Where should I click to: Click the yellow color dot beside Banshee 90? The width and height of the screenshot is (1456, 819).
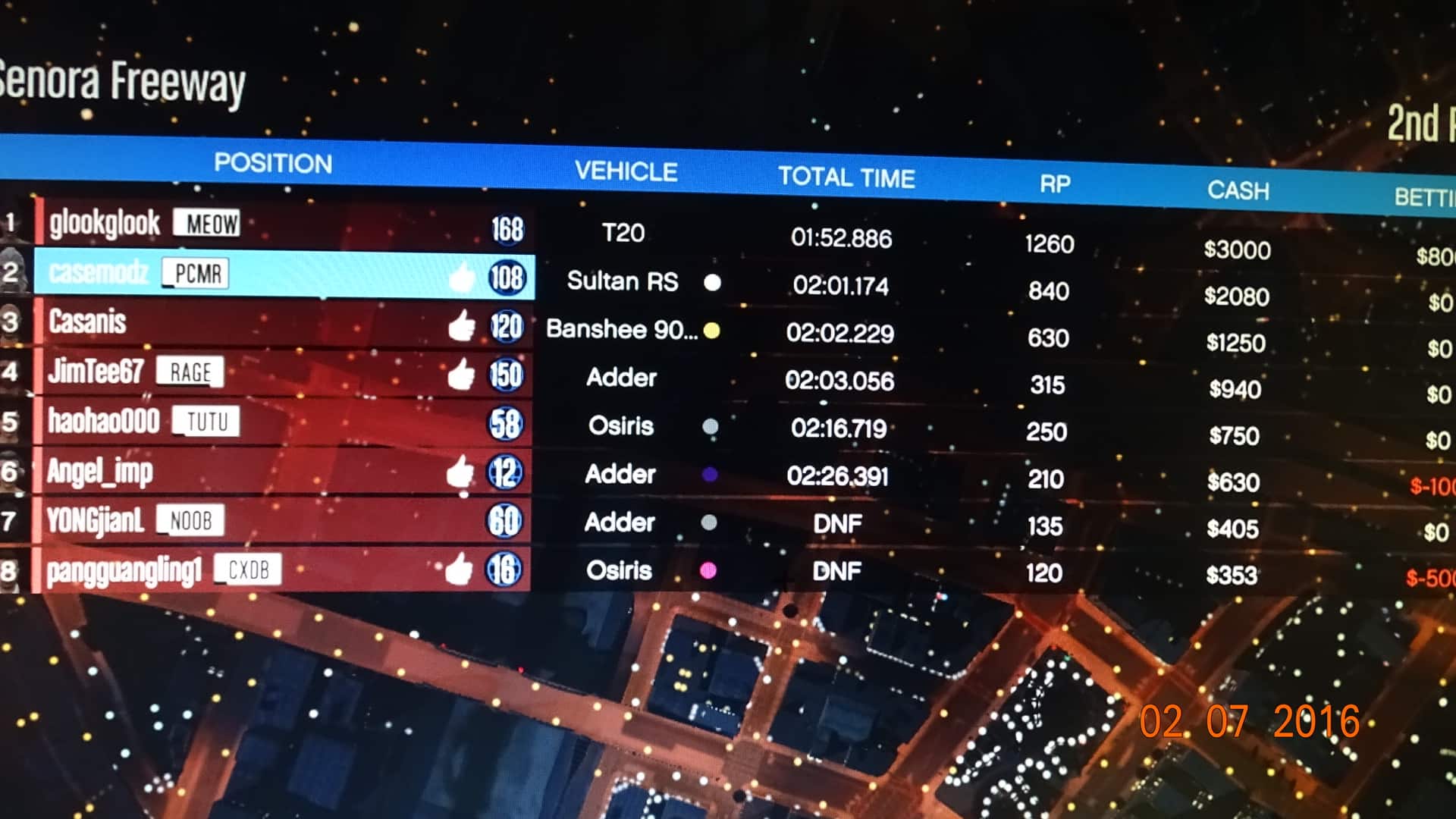point(711,331)
